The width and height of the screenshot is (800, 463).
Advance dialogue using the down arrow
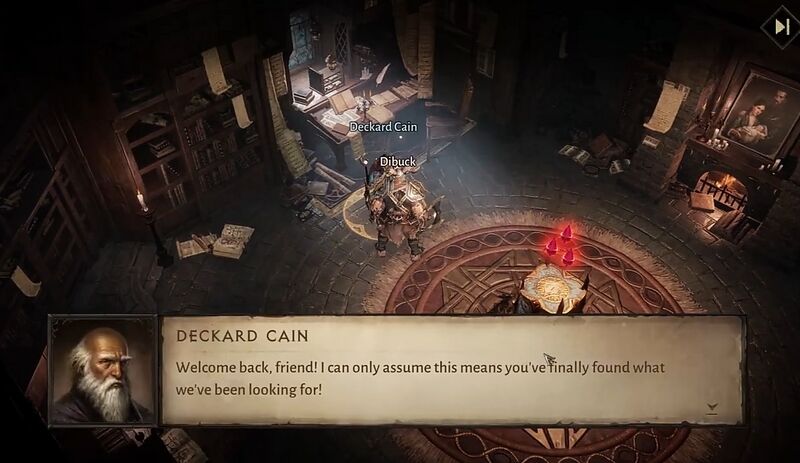click(x=712, y=408)
